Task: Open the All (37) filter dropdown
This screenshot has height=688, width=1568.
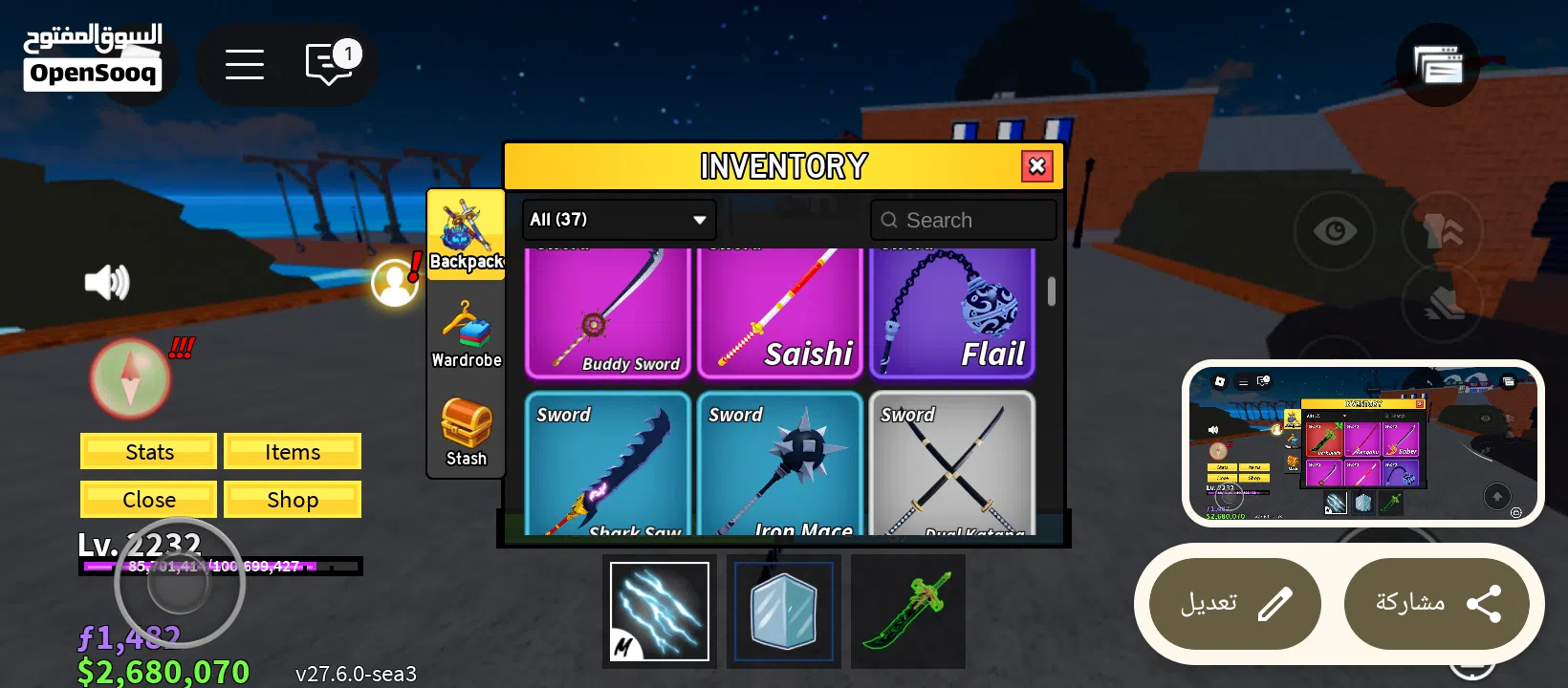Action: tap(619, 220)
